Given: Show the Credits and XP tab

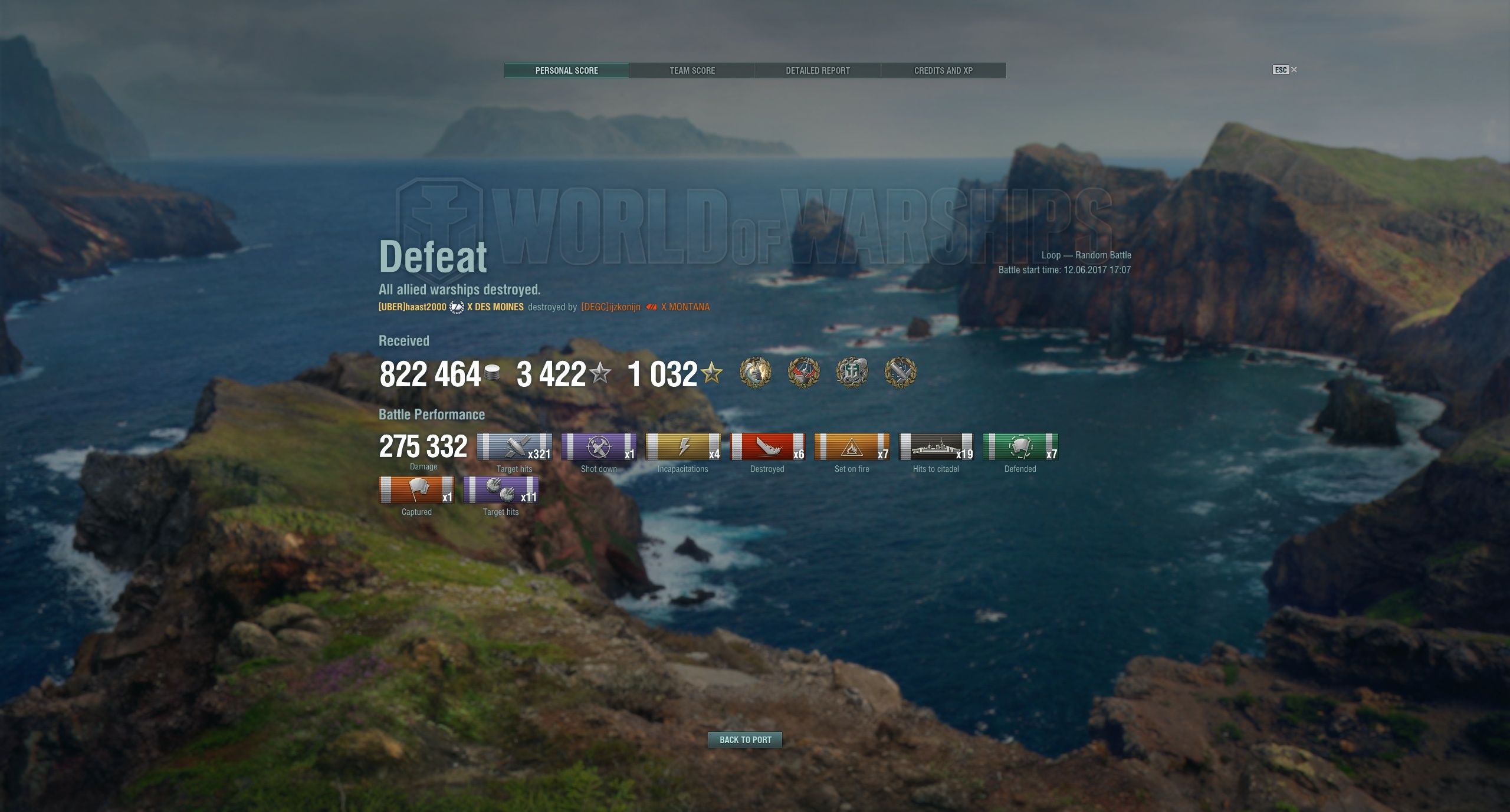Looking at the screenshot, I should tap(943, 71).
